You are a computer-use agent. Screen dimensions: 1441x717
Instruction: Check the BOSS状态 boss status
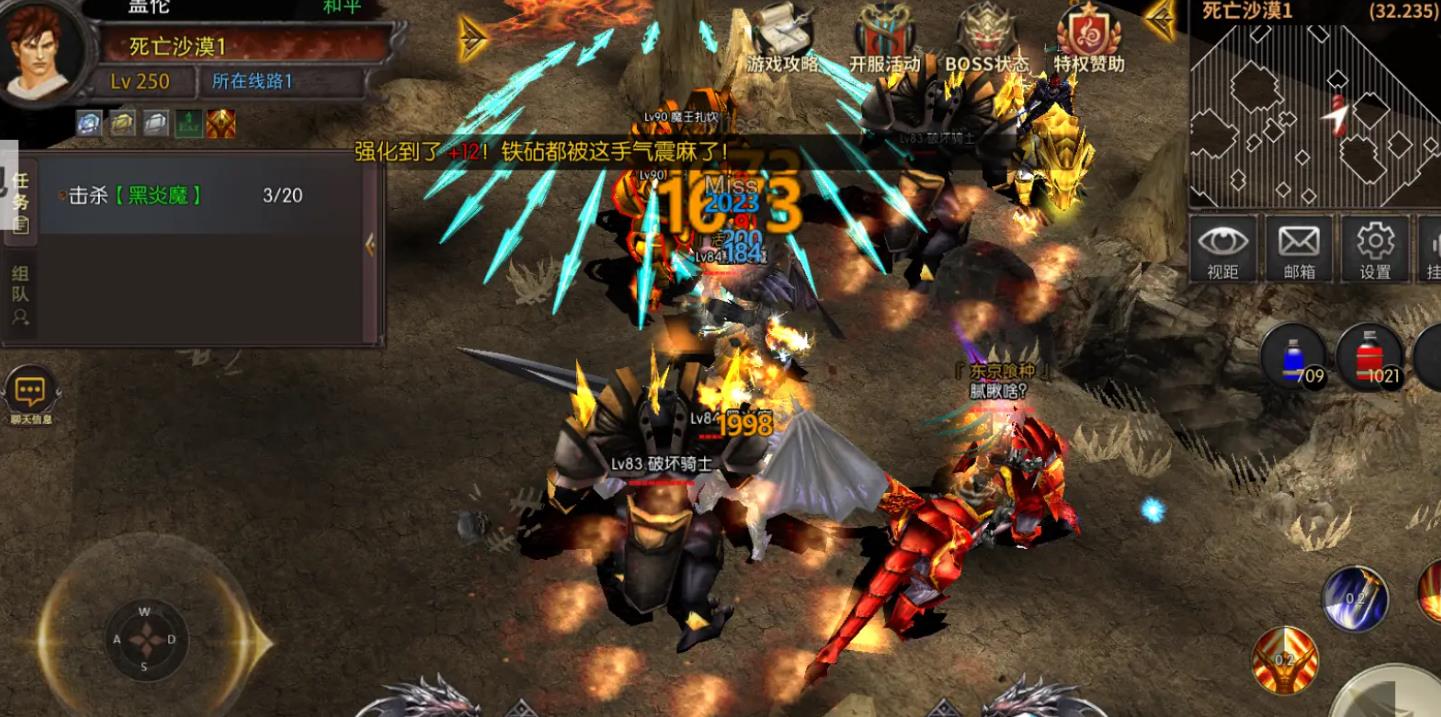[x=986, y=39]
